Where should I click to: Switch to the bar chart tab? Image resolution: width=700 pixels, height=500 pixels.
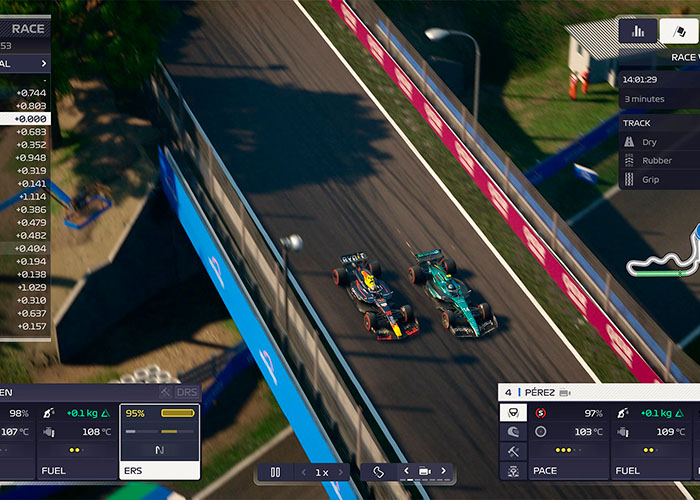638,31
